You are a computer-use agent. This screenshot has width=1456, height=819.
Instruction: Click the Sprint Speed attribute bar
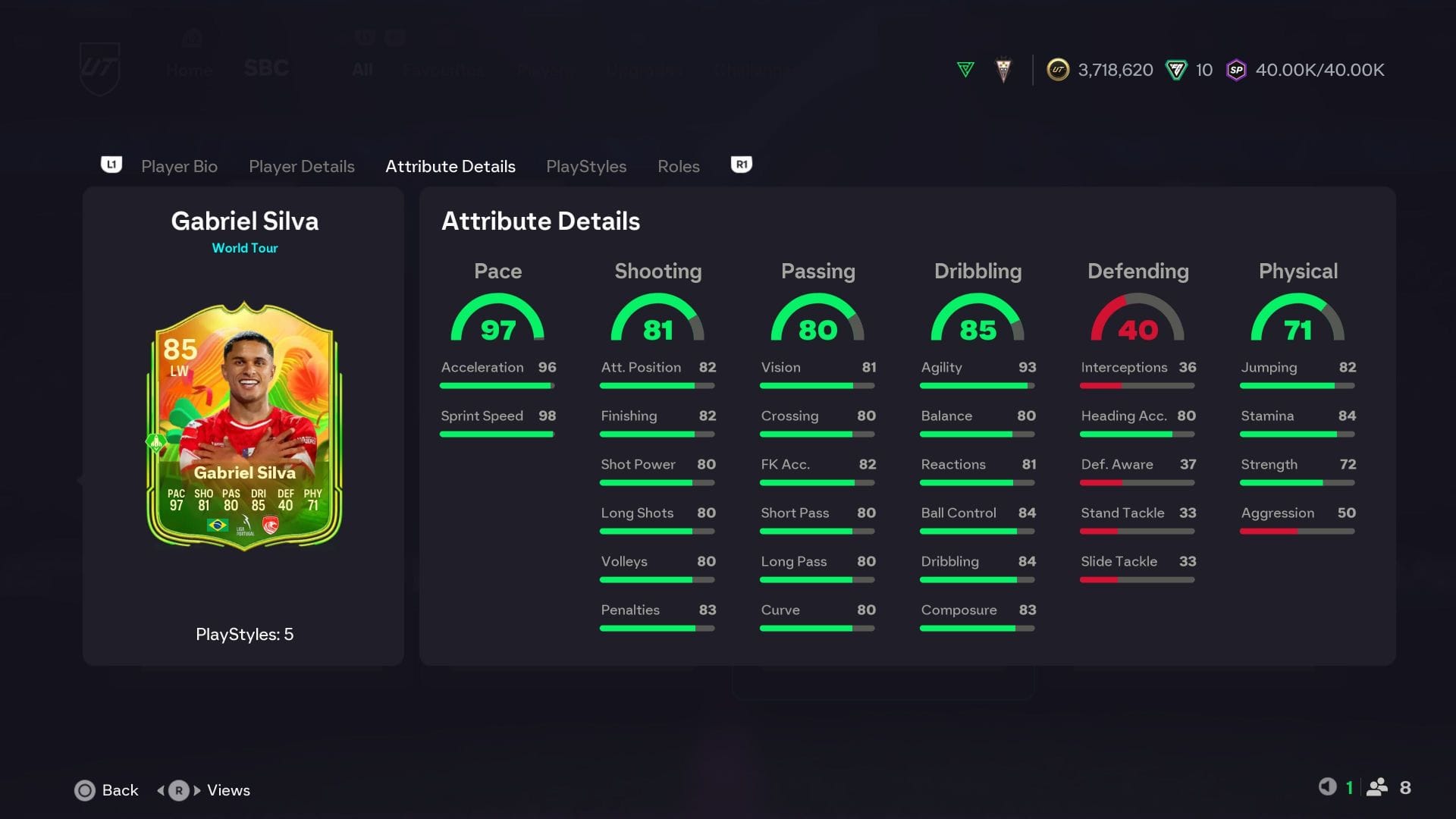[x=497, y=434]
